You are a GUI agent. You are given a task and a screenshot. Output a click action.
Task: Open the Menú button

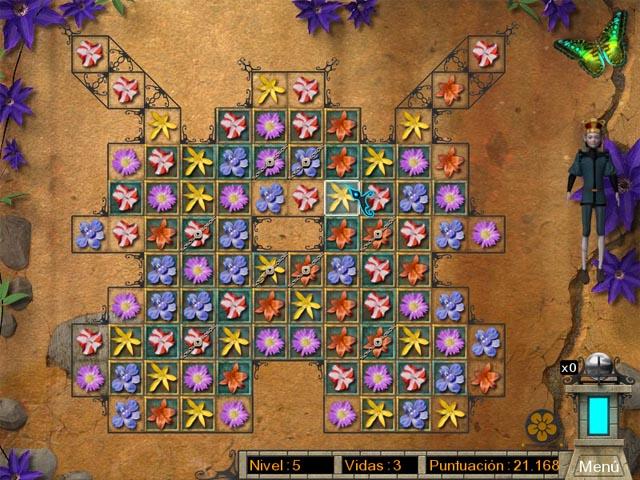[x=599, y=466]
